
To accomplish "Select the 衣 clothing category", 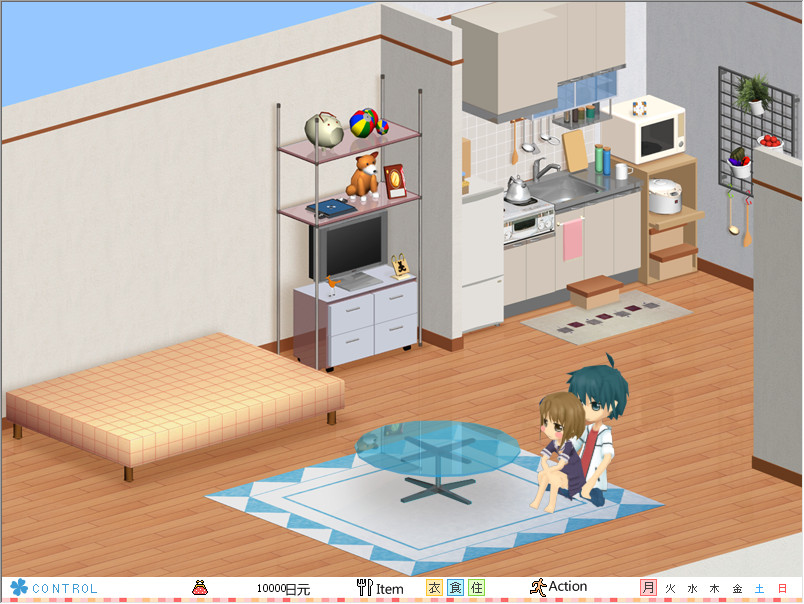I will pos(434,588).
